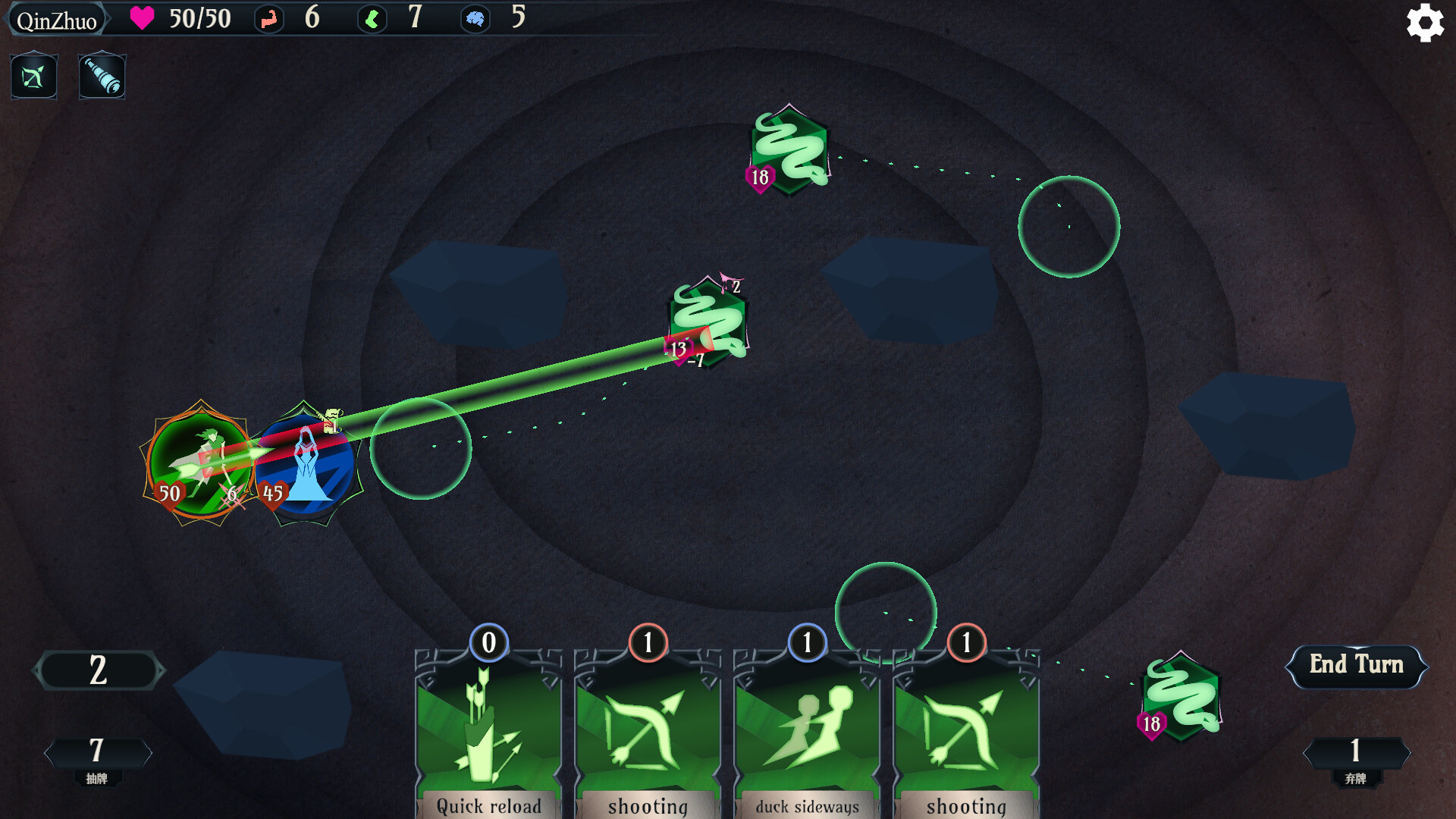Open the settings gear in the corner
Image resolution: width=1456 pixels, height=819 pixels.
point(1424,23)
